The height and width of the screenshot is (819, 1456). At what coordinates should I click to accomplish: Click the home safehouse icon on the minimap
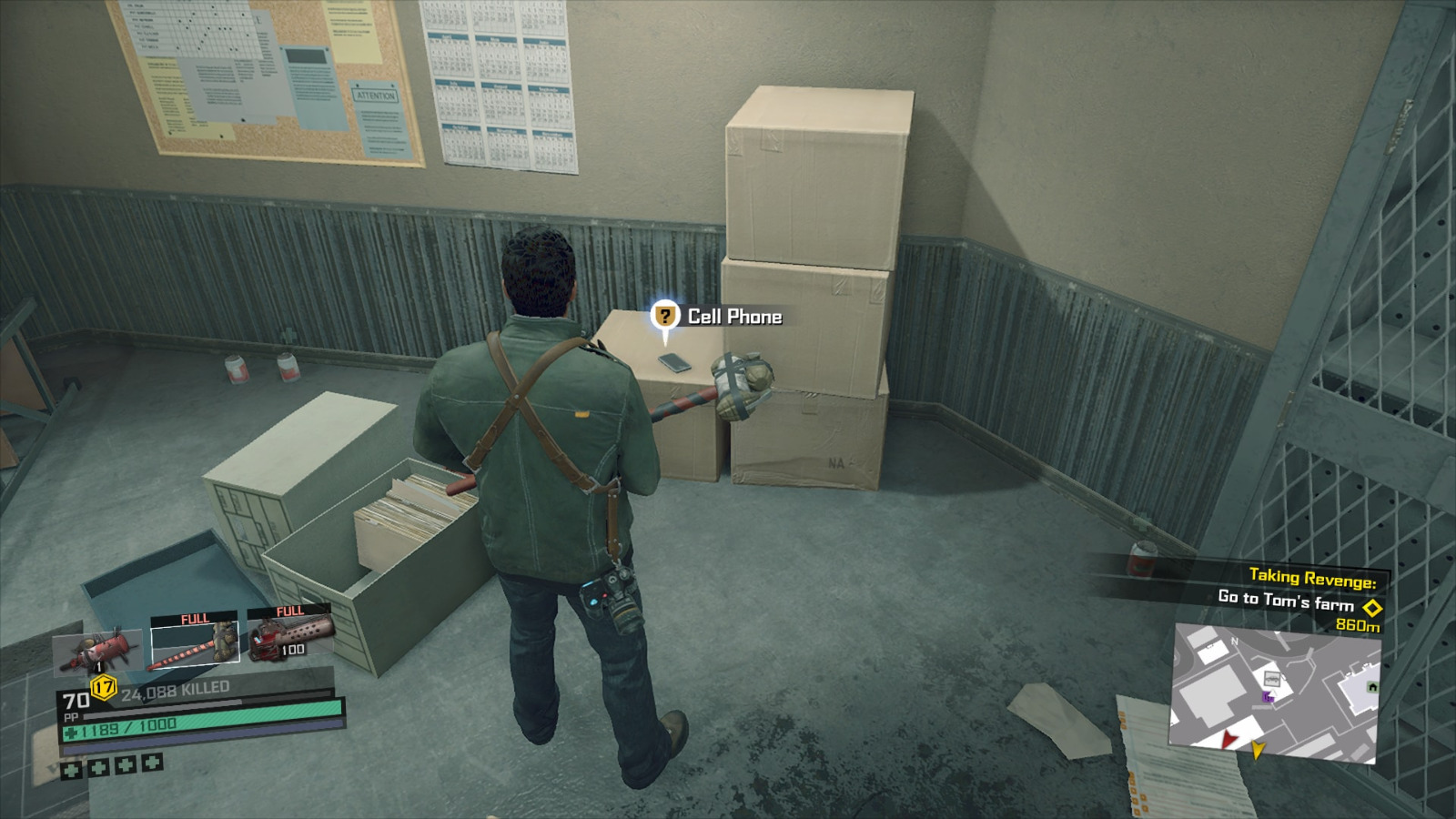[1372, 686]
